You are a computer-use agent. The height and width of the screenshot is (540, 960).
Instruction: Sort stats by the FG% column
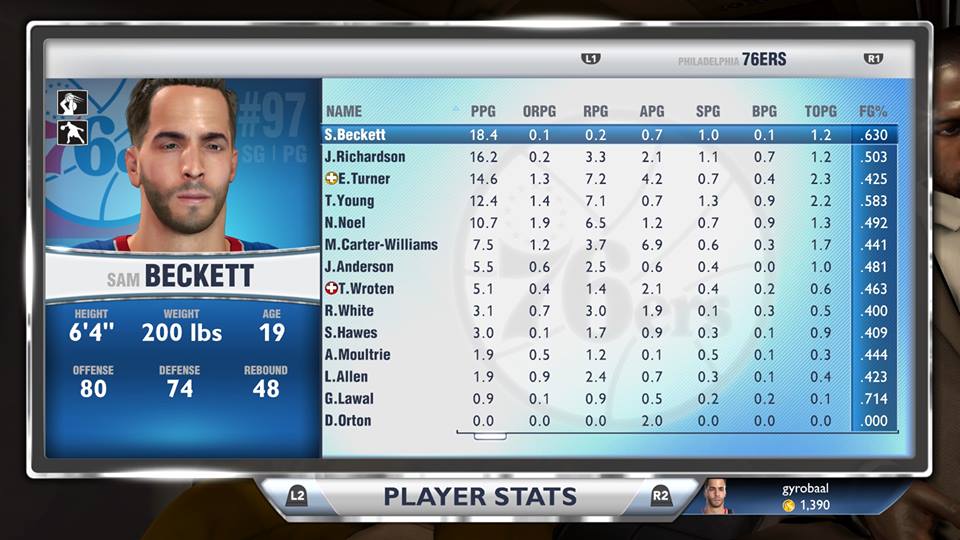(873, 111)
